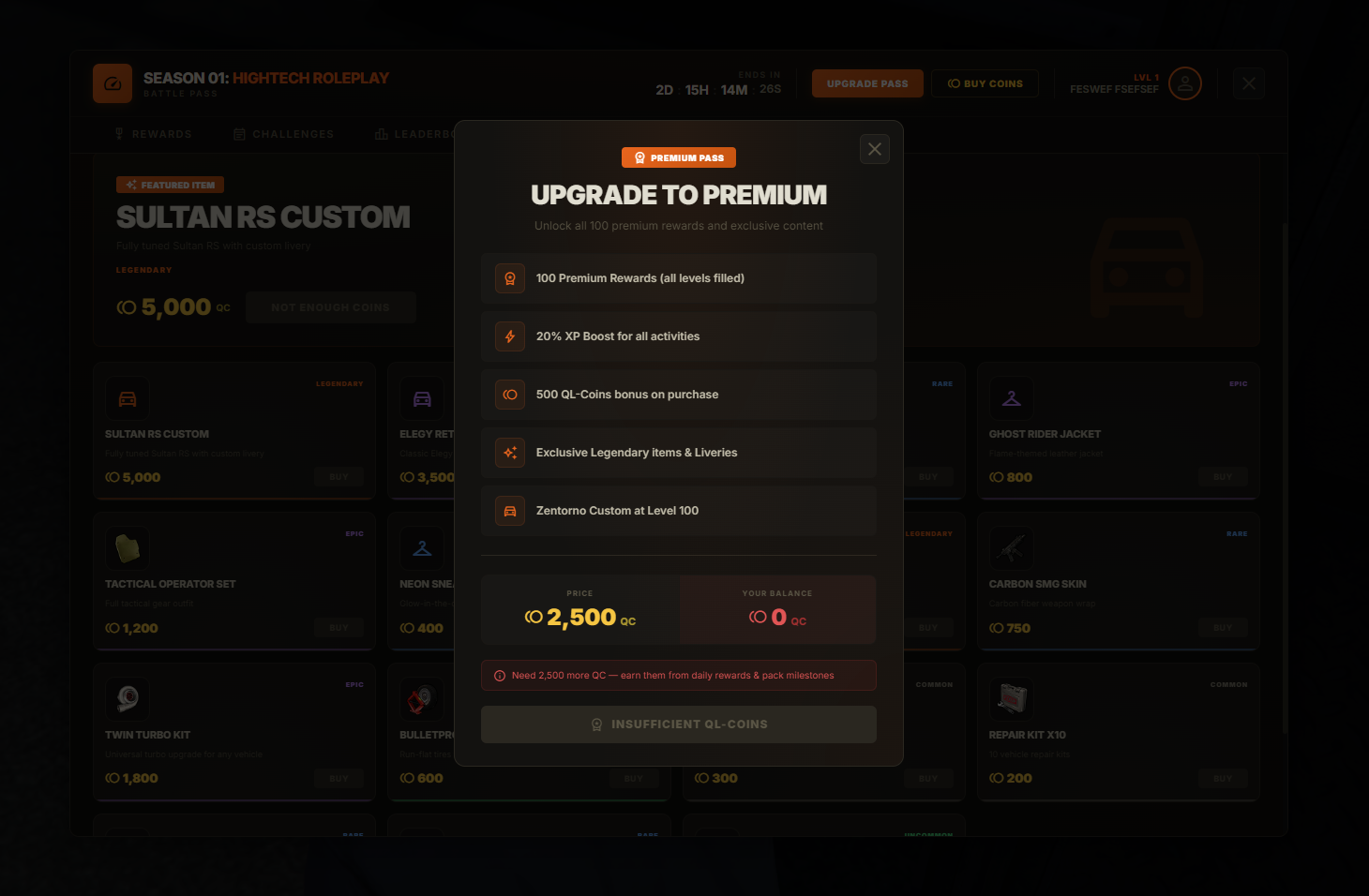This screenshot has height=896, width=1369.
Task: Select the Zentorno Custom perk row
Action: tap(679, 511)
